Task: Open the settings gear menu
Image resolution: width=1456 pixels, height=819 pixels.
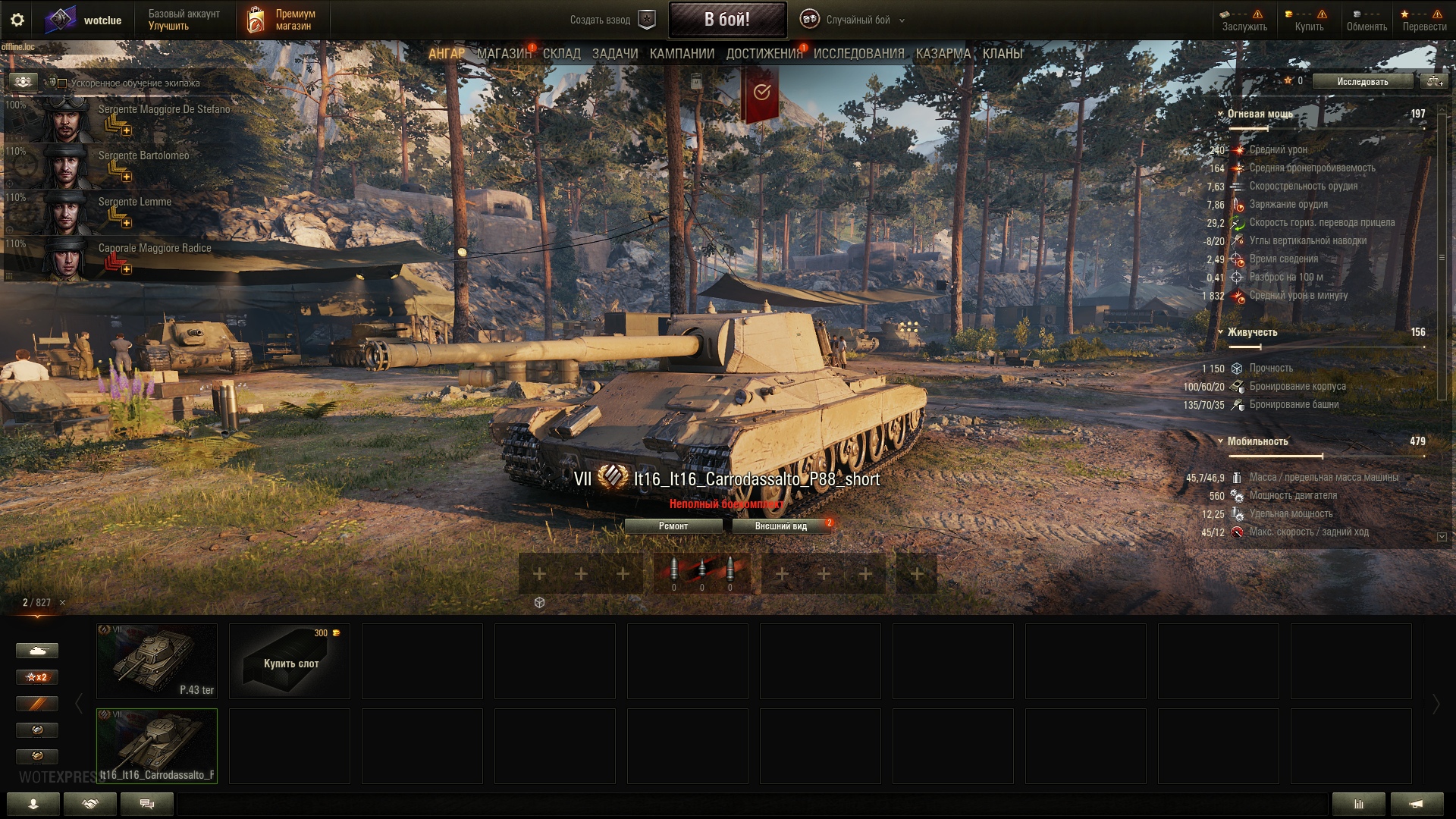Action: [17, 20]
